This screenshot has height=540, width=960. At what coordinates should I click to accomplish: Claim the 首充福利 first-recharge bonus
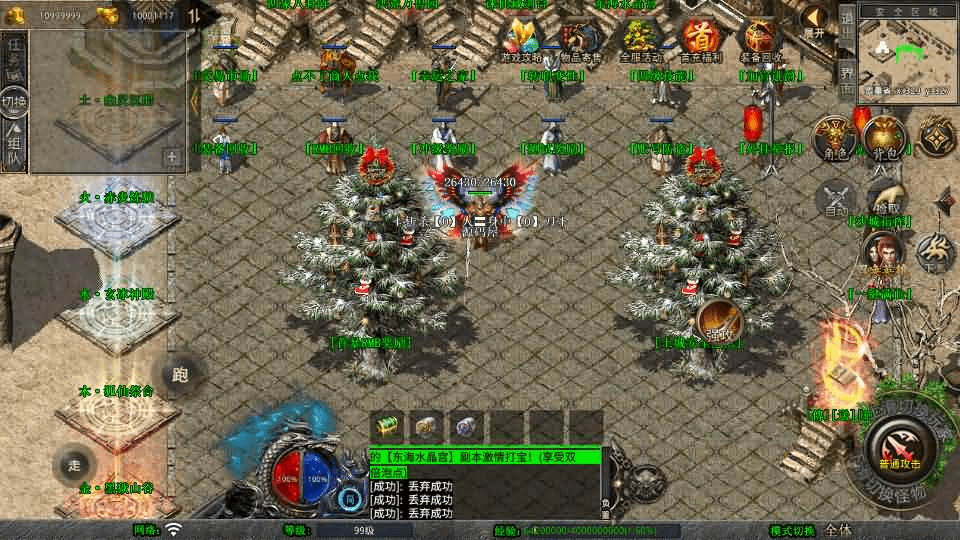[700, 41]
